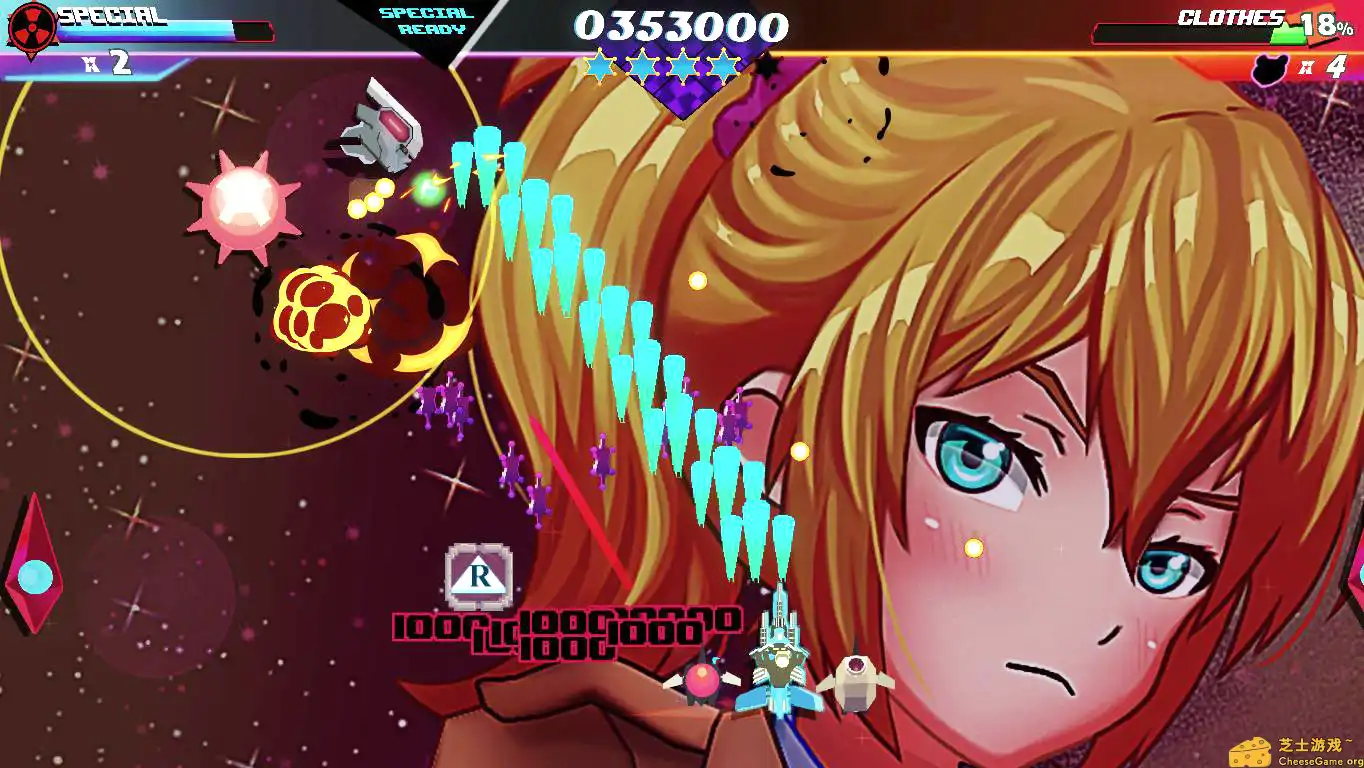
Task: Select the pink spiked mine enemy
Action: [243, 204]
